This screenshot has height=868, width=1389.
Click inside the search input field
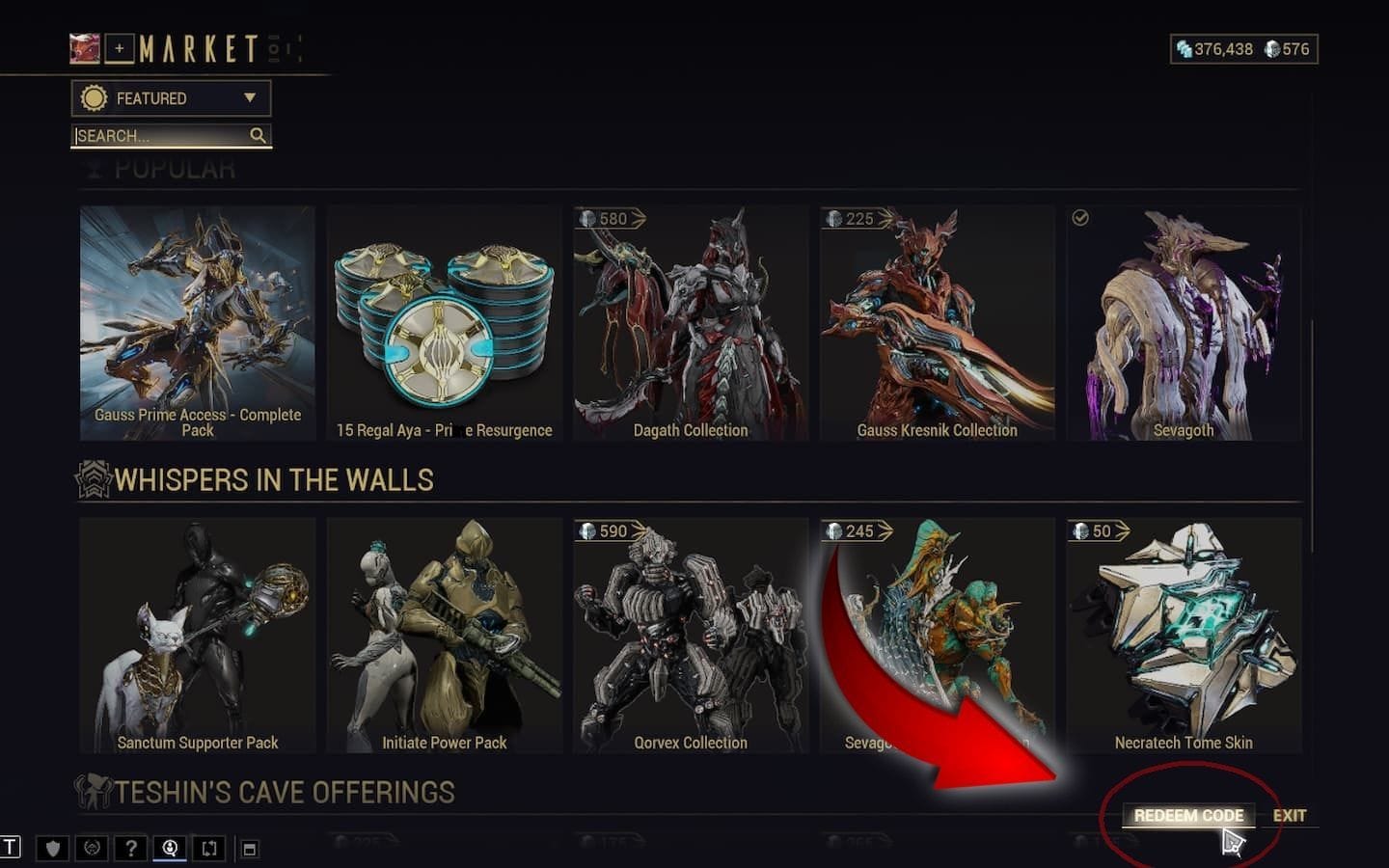(x=154, y=136)
